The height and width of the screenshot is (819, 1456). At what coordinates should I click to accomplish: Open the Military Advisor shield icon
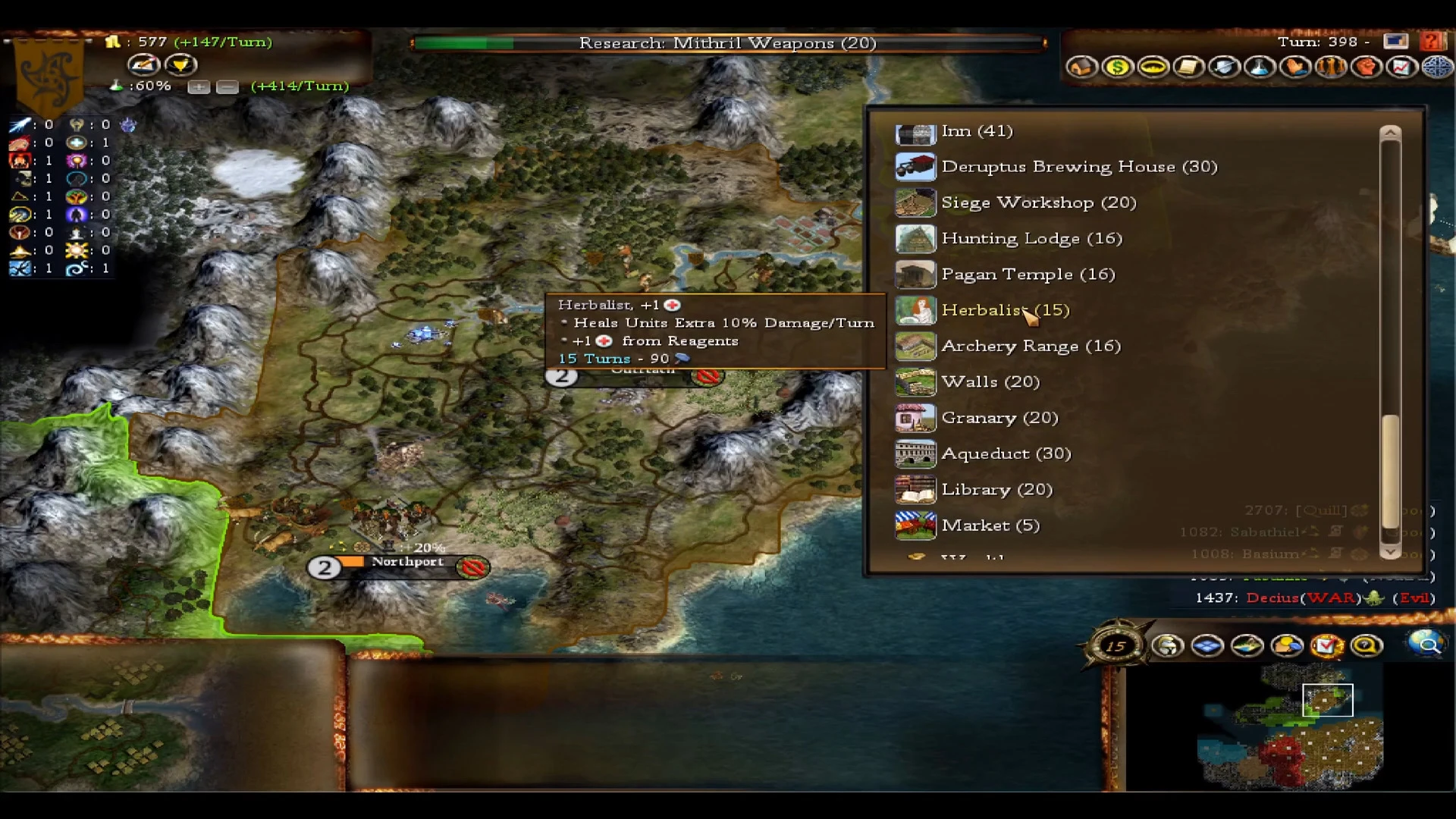coord(1223,67)
